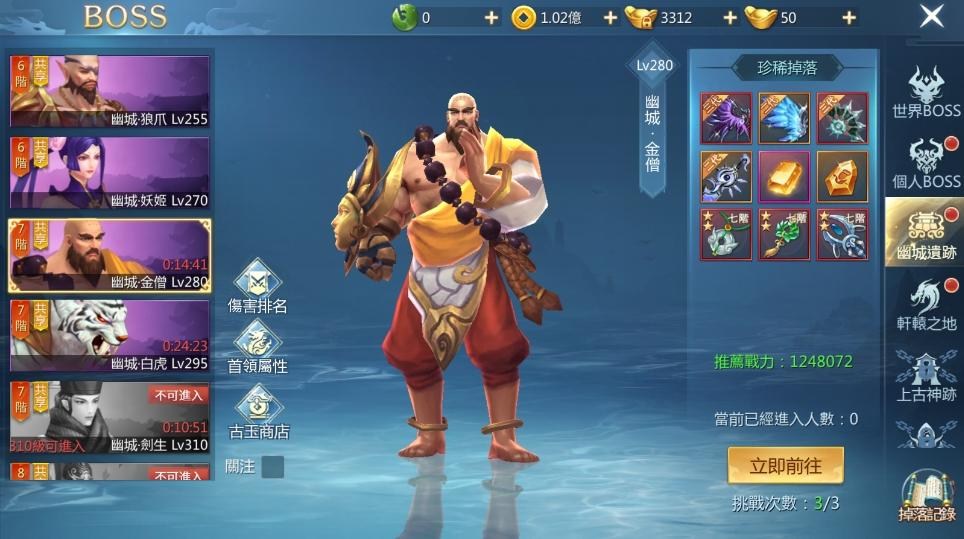
Task: Switch to the 個人BOSS tab
Action: [926, 165]
